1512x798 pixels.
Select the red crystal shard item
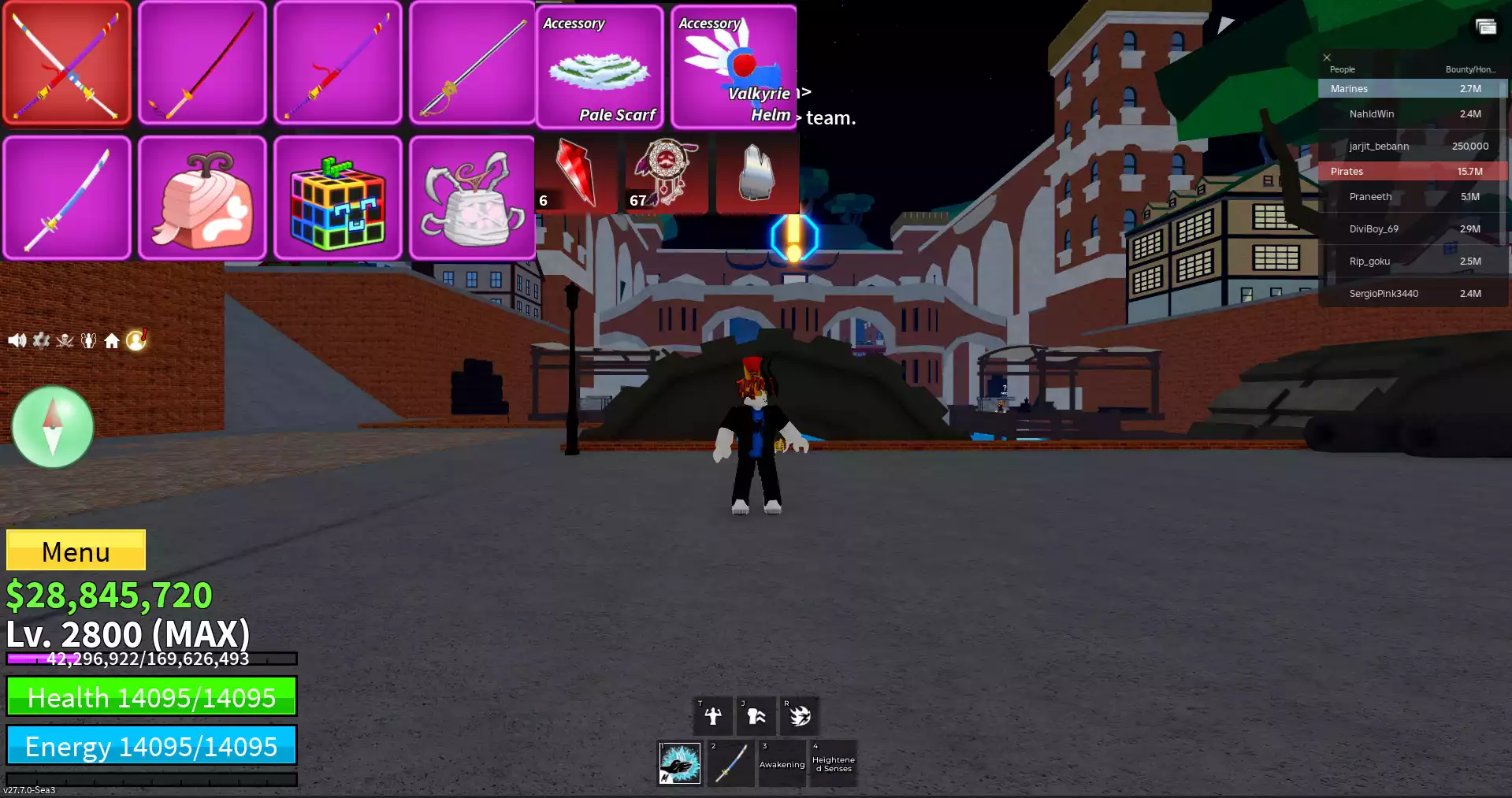pyautogui.click(x=576, y=173)
